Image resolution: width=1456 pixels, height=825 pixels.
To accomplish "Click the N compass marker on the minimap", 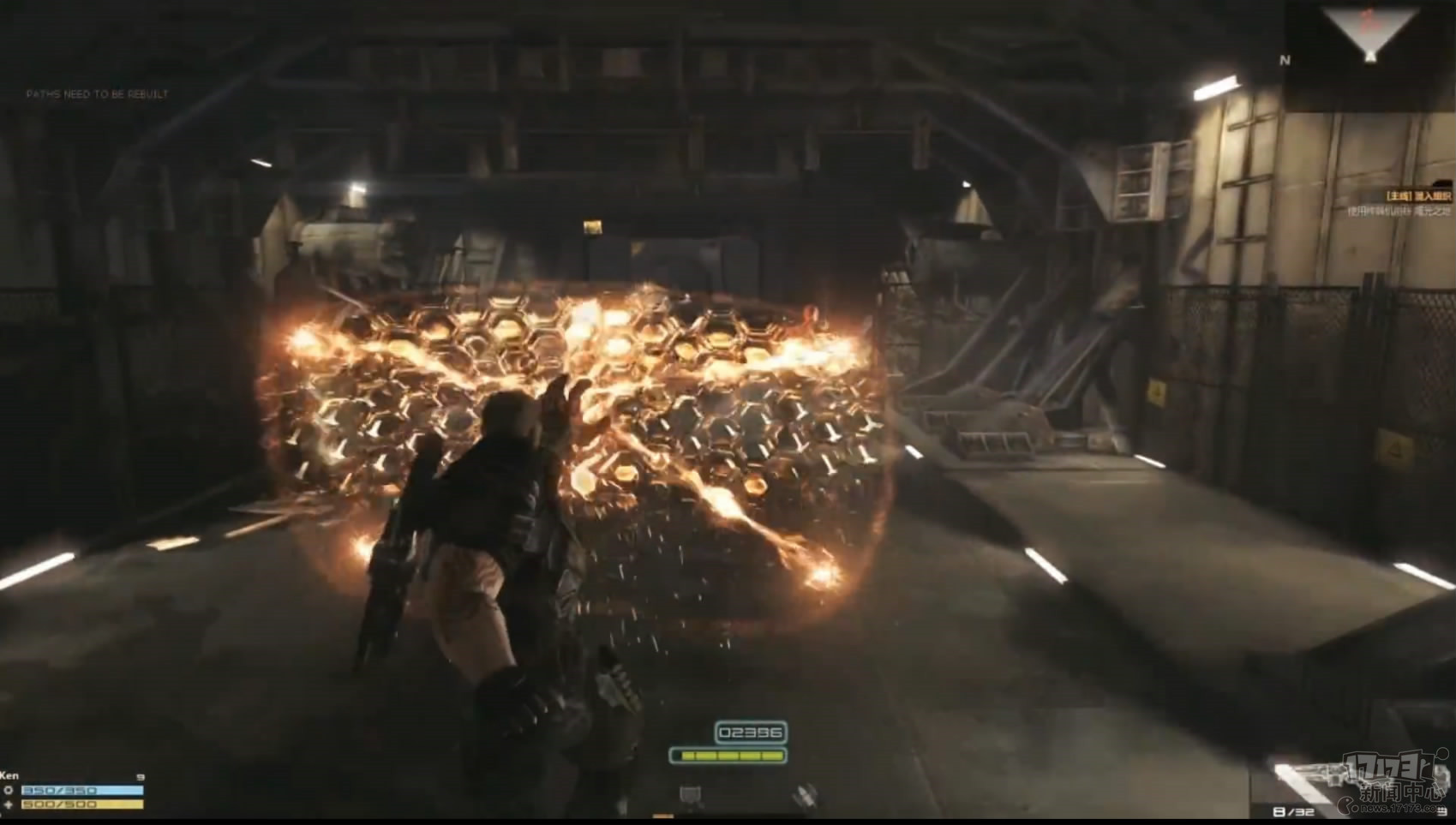I will tap(1284, 61).
